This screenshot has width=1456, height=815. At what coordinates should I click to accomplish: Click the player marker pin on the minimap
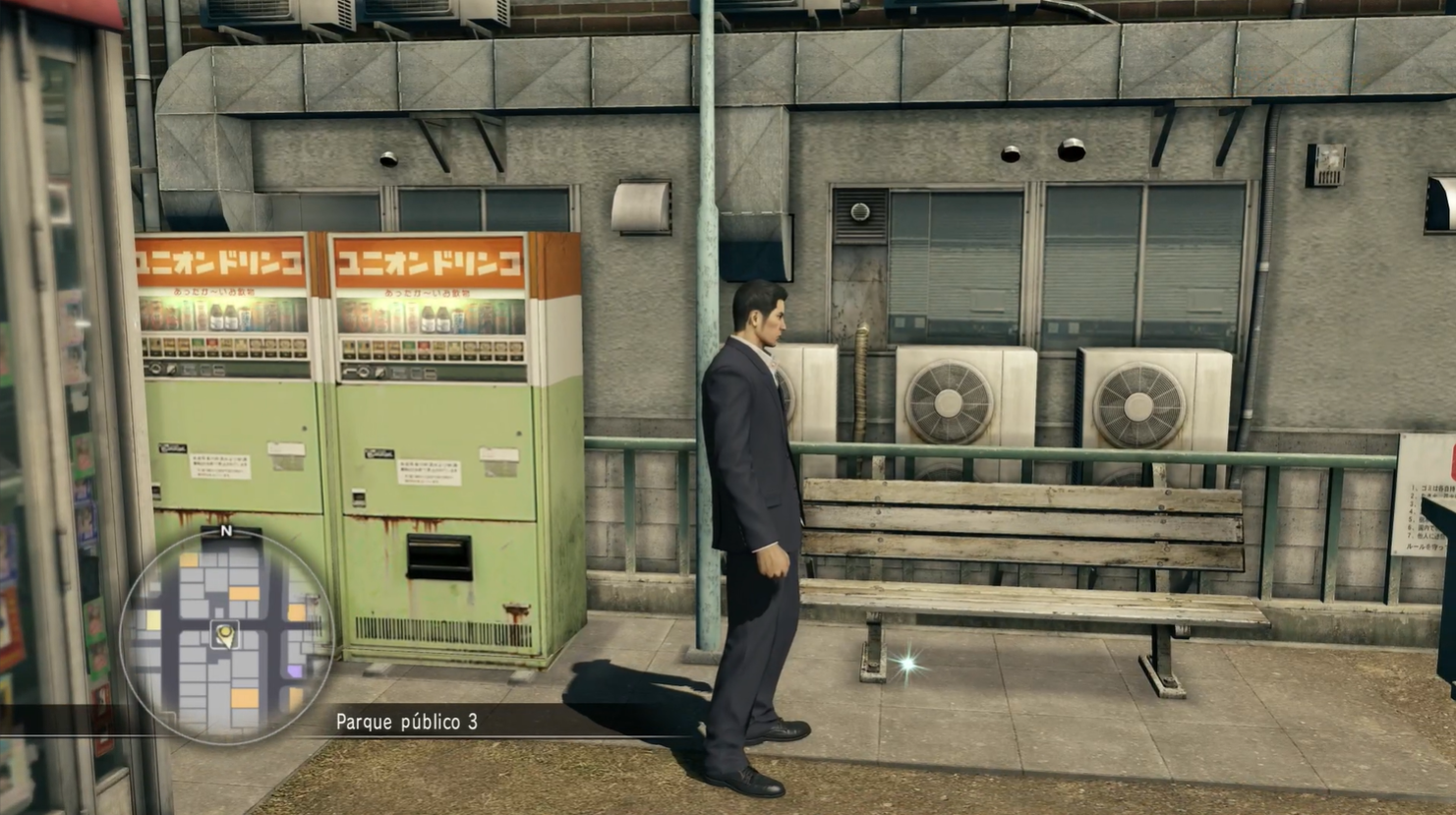[x=224, y=633]
